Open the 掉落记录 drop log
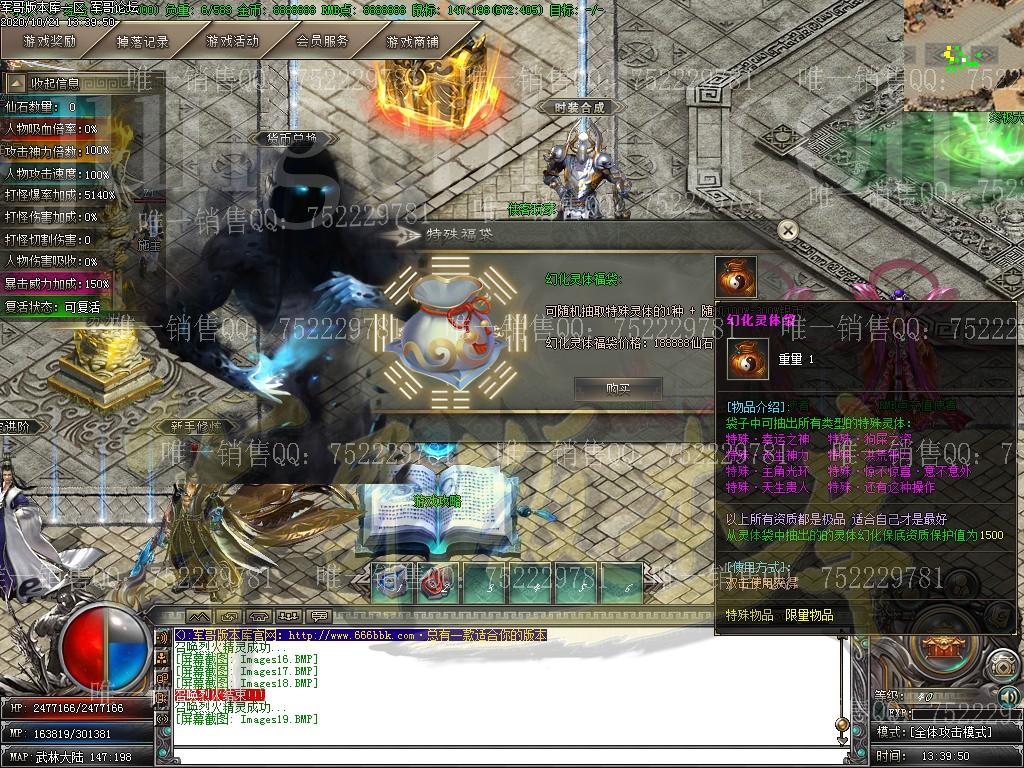Viewport: 1024px width, 768px height. (x=142, y=42)
